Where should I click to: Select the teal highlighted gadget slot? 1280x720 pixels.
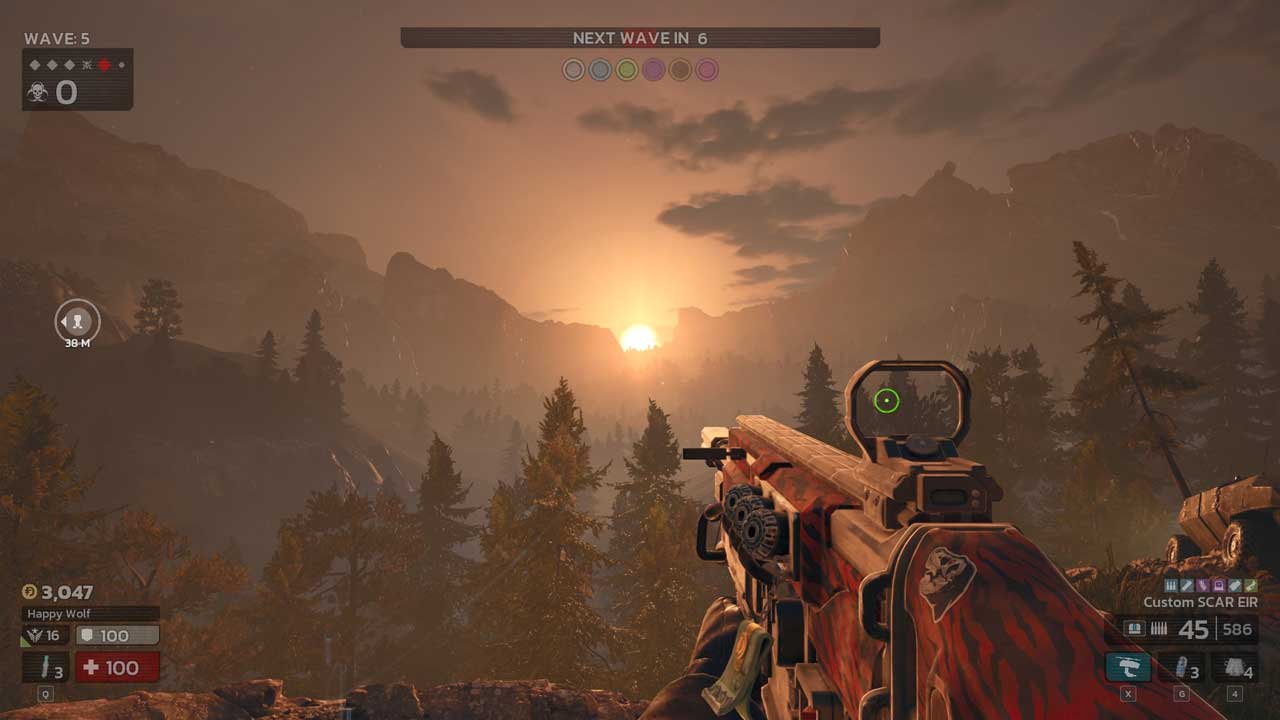pyautogui.click(x=1128, y=667)
